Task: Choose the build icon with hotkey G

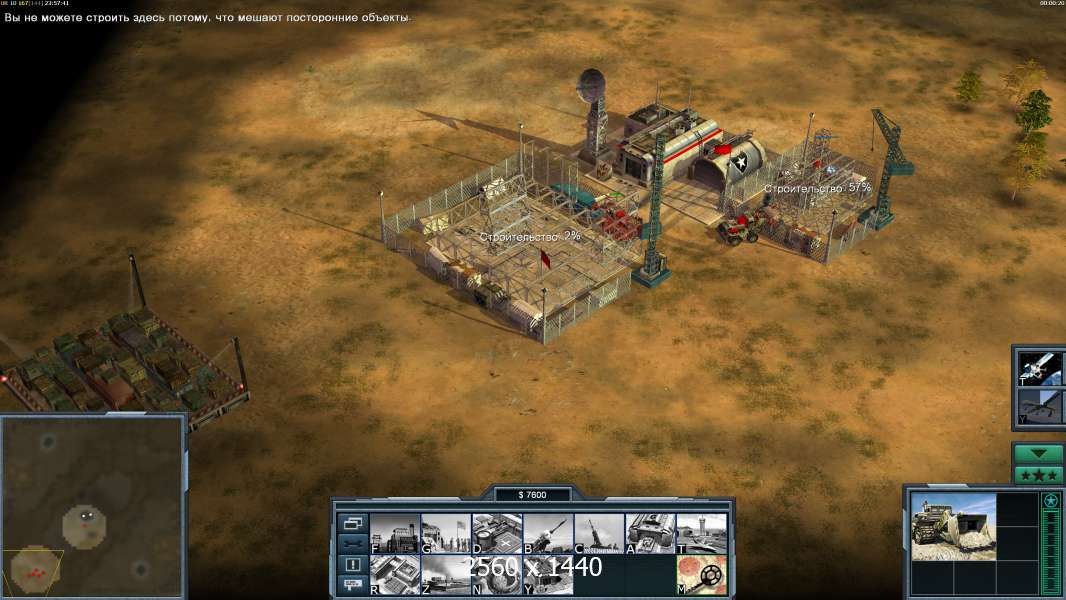Action: (x=446, y=533)
